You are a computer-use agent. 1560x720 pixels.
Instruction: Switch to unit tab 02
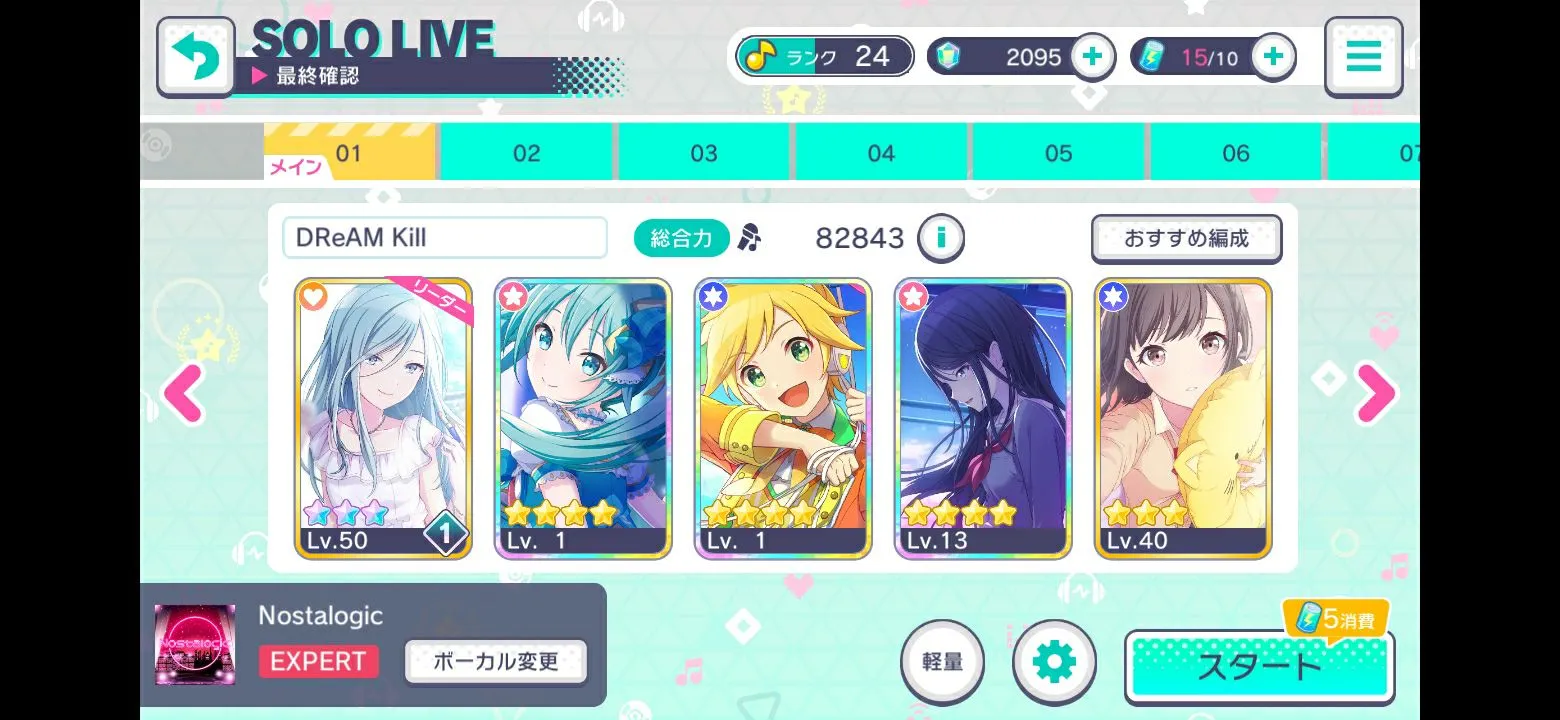click(526, 153)
